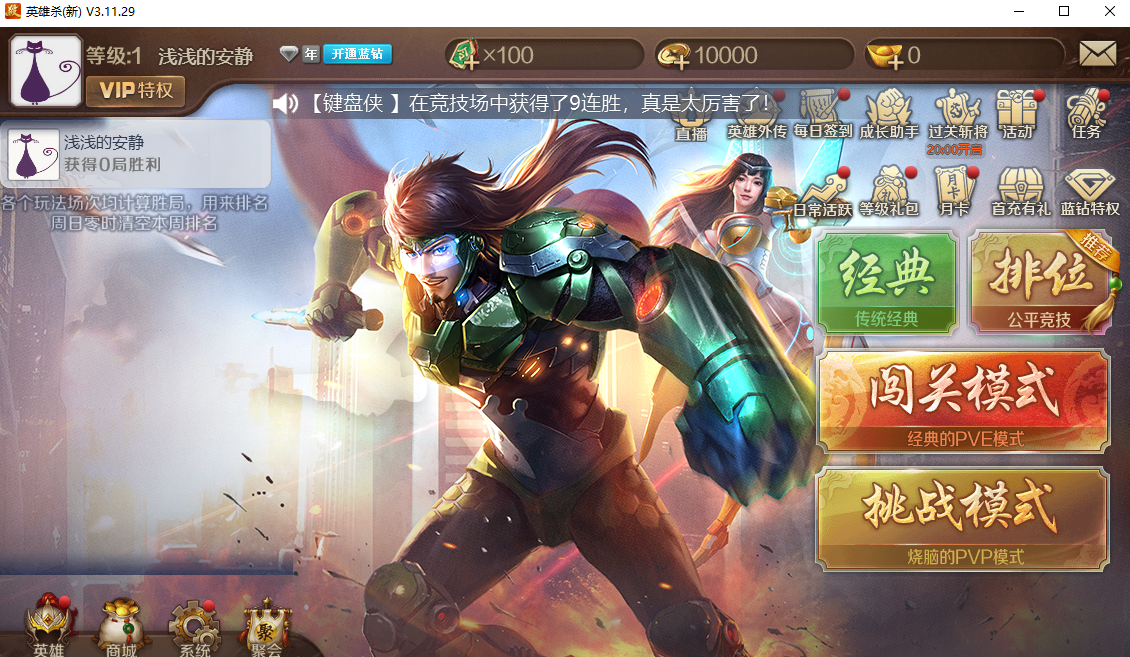The image size is (1130, 657).
Task: Open 首充有礼 first recharge chest
Action: click(x=1020, y=190)
